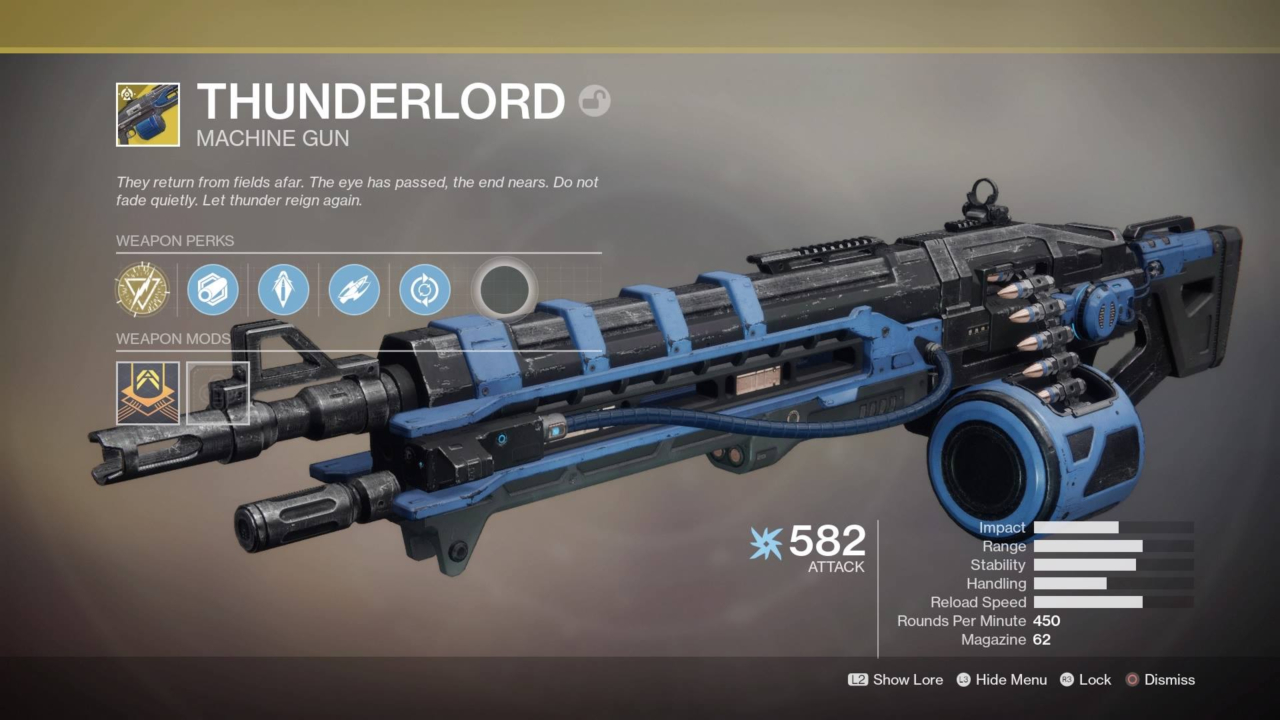
Task: Dismiss the weapon details screen
Action: [1159, 680]
